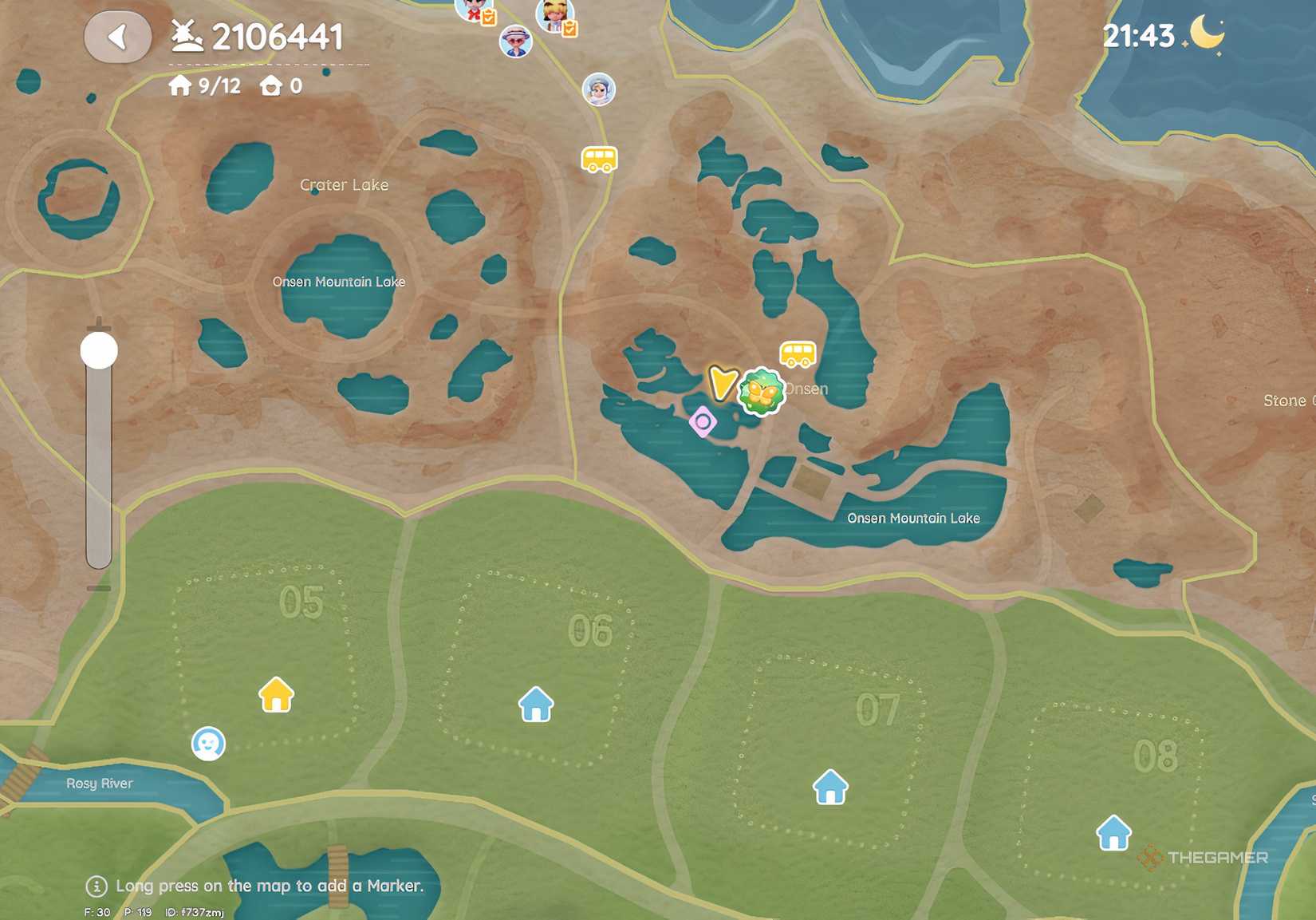Image resolution: width=1316 pixels, height=920 pixels.
Task: Tap the back arrow button
Action: tap(118, 36)
